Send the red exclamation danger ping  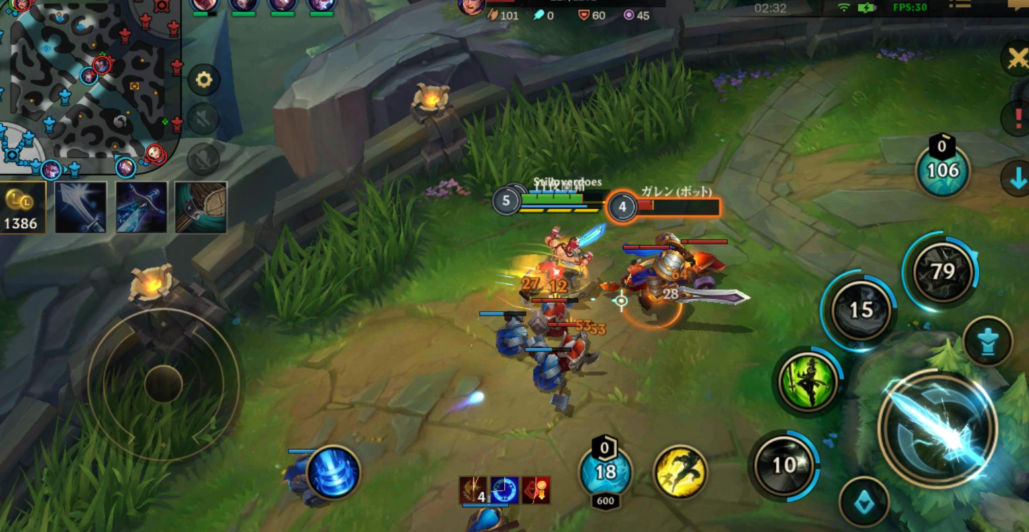point(1015,118)
